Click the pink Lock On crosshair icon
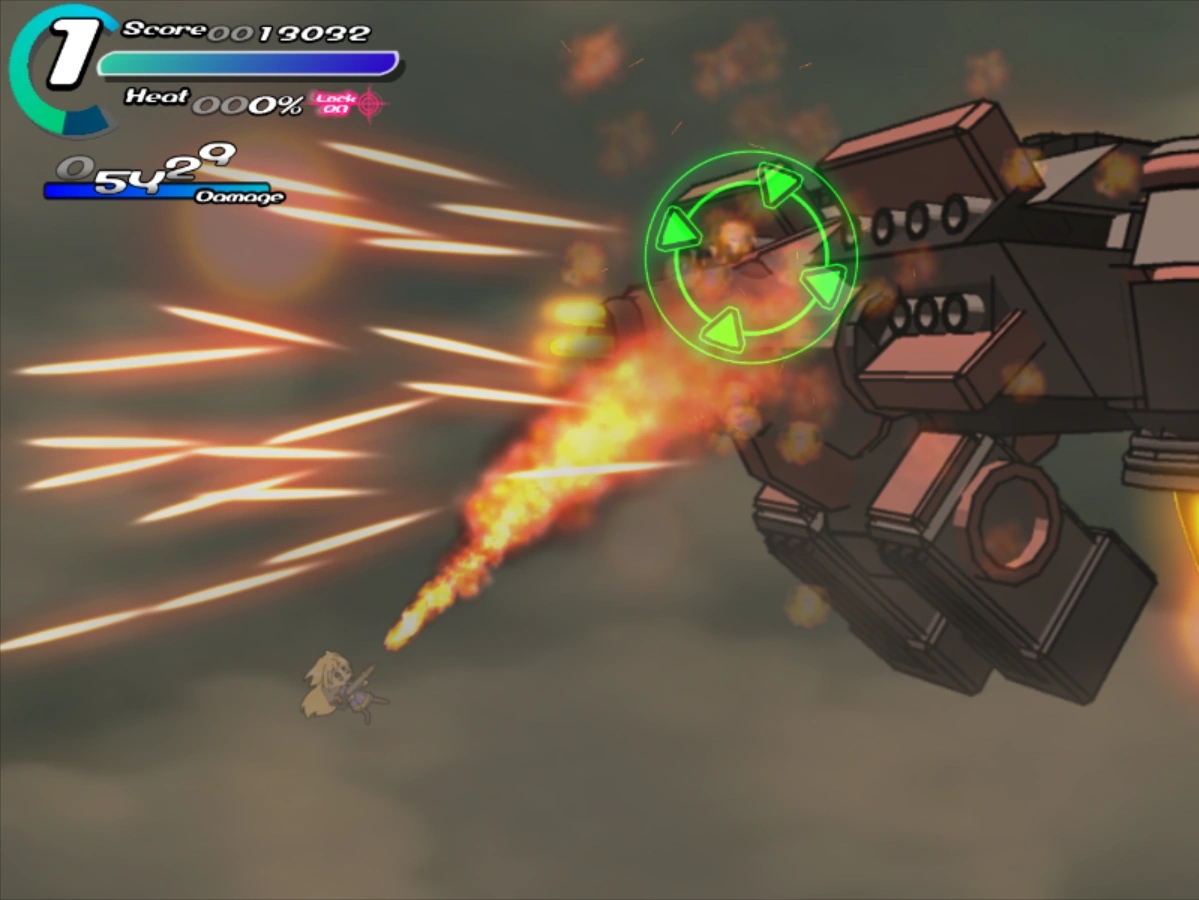 370,103
